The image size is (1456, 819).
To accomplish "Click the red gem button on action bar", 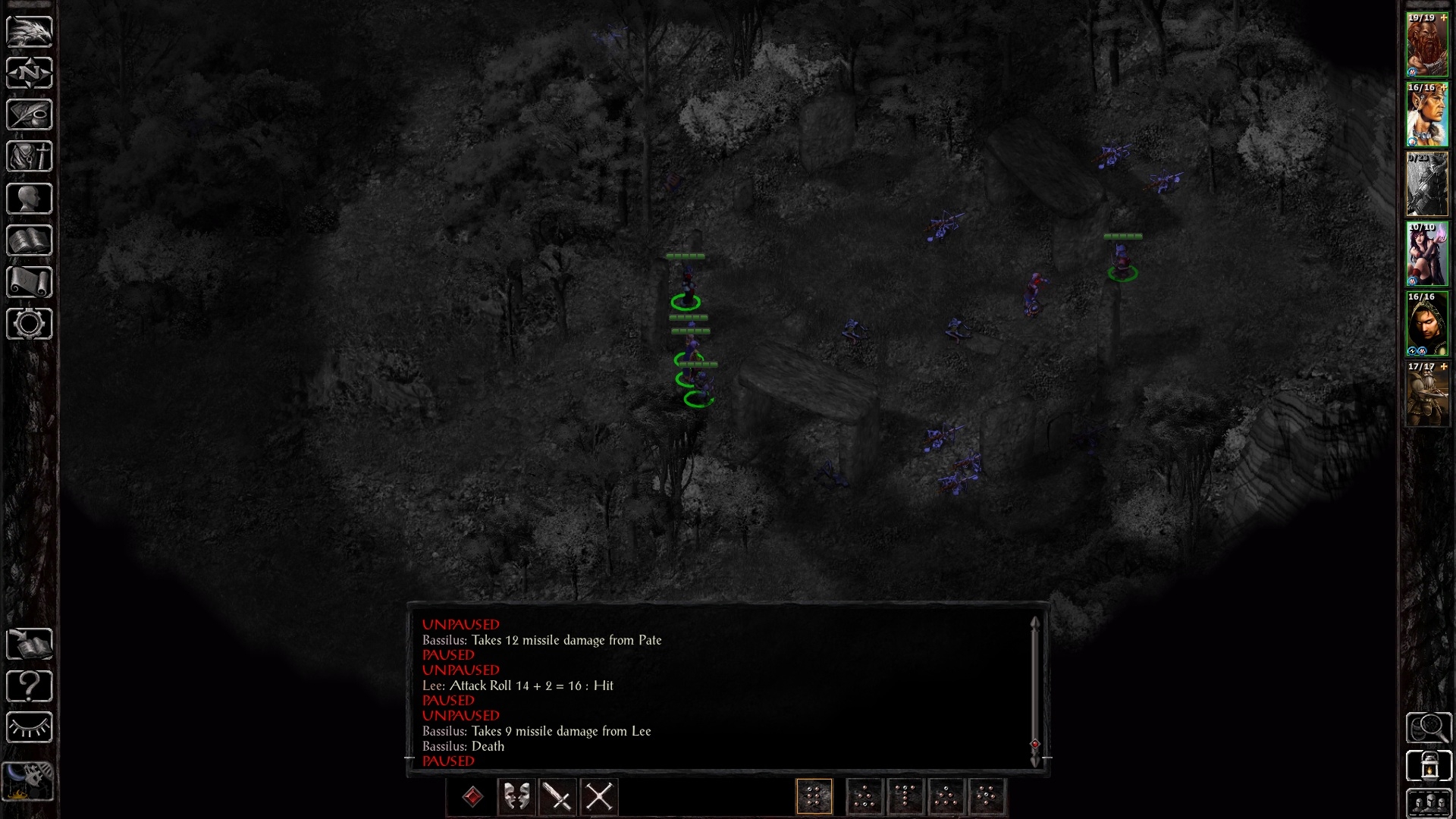I will (x=472, y=797).
